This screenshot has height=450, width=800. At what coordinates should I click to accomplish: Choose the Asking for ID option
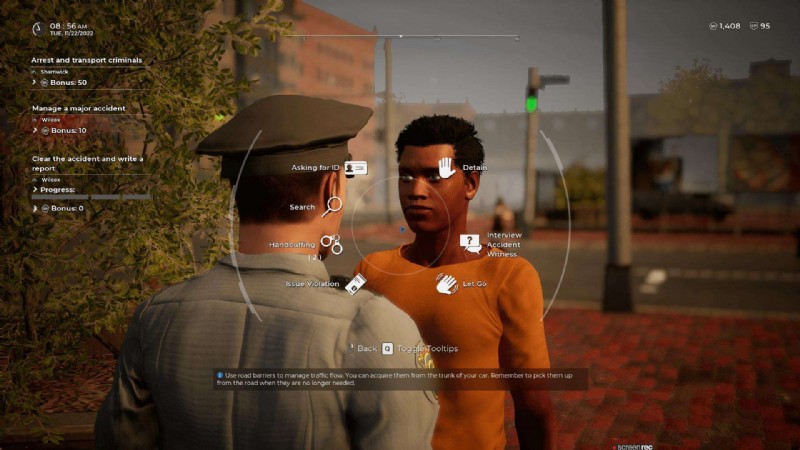click(x=354, y=169)
